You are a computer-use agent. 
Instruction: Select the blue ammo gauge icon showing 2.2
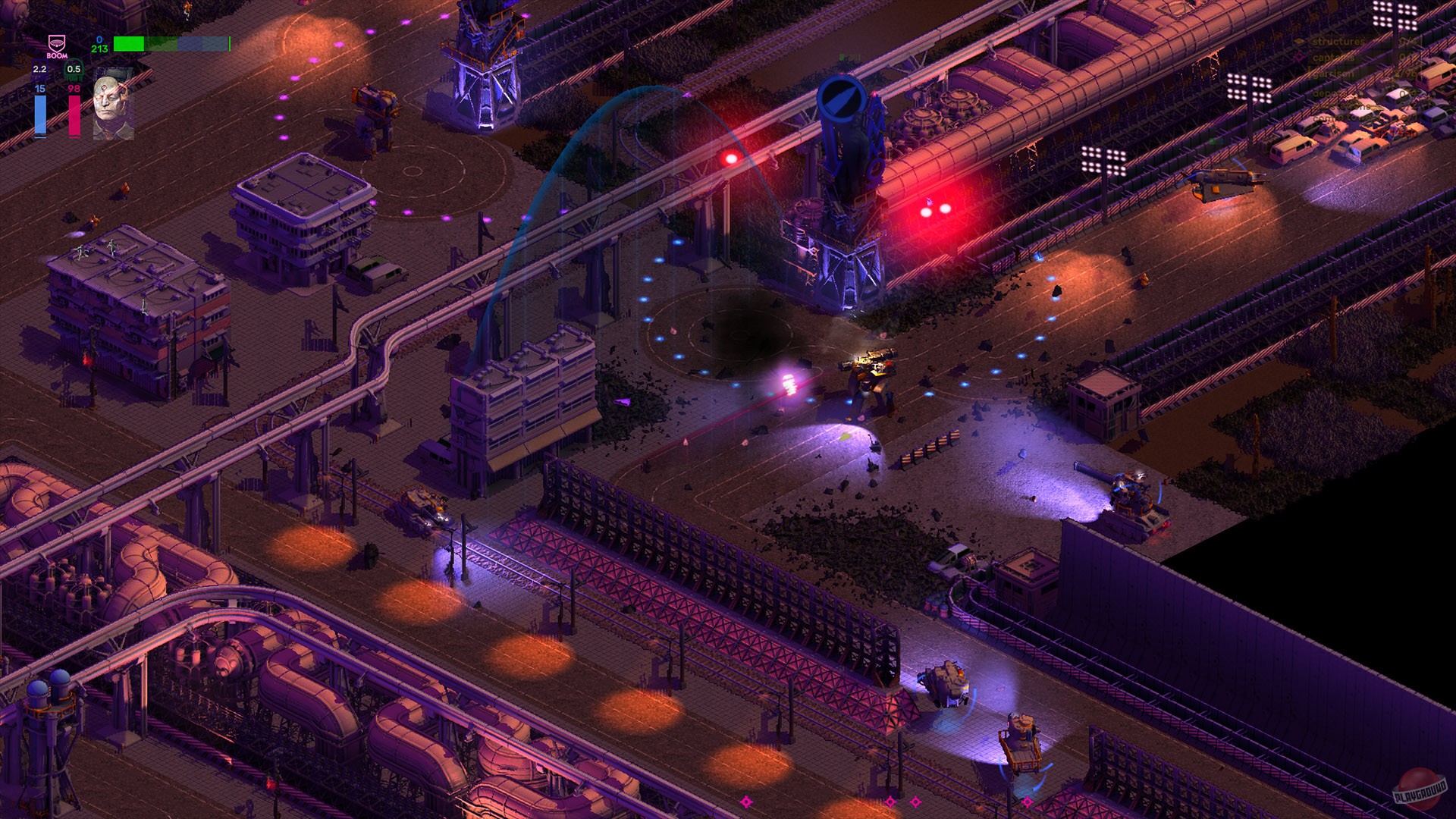(x=39, y=70)
